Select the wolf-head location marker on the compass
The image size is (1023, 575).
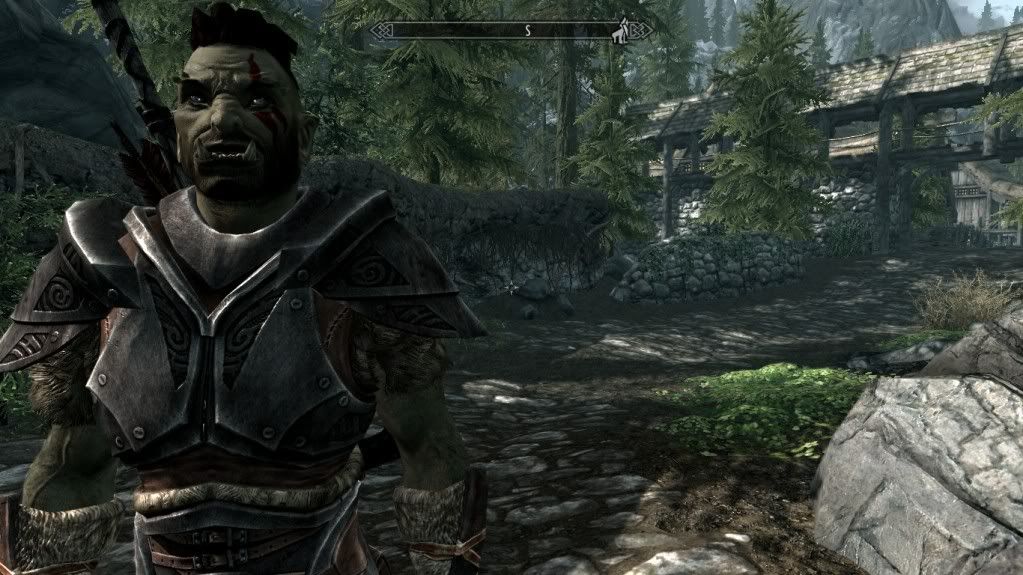[621, 31]
